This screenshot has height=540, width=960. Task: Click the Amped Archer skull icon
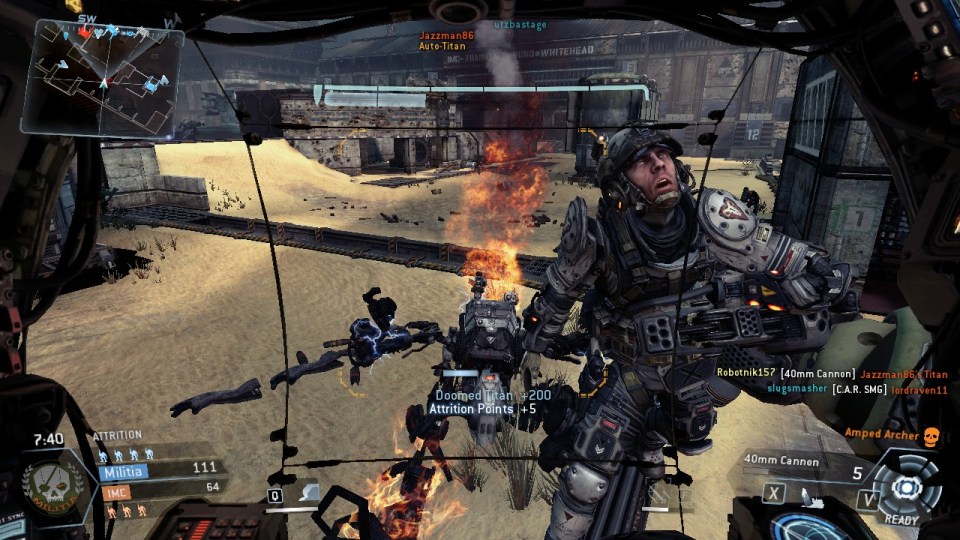click(x=931, y=436)
